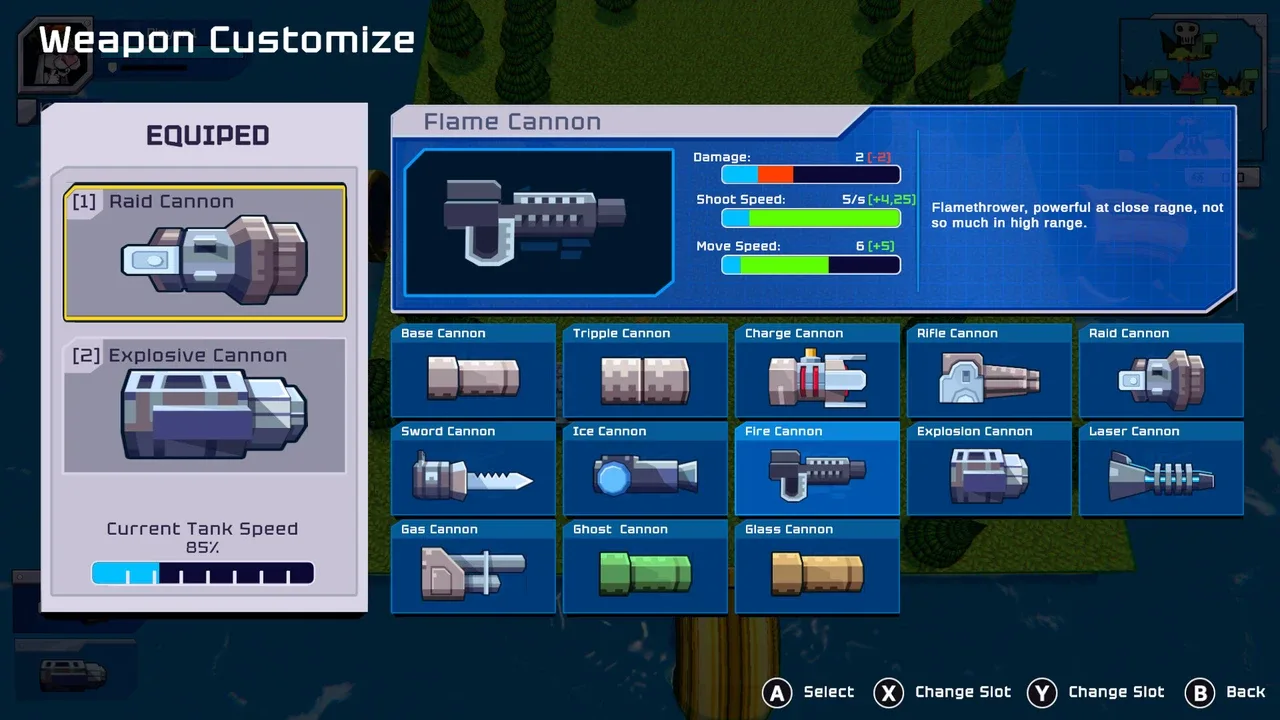Select the Base Cannon tile
The height and width of the screenshot is (720, 1280).
(473, 371)
